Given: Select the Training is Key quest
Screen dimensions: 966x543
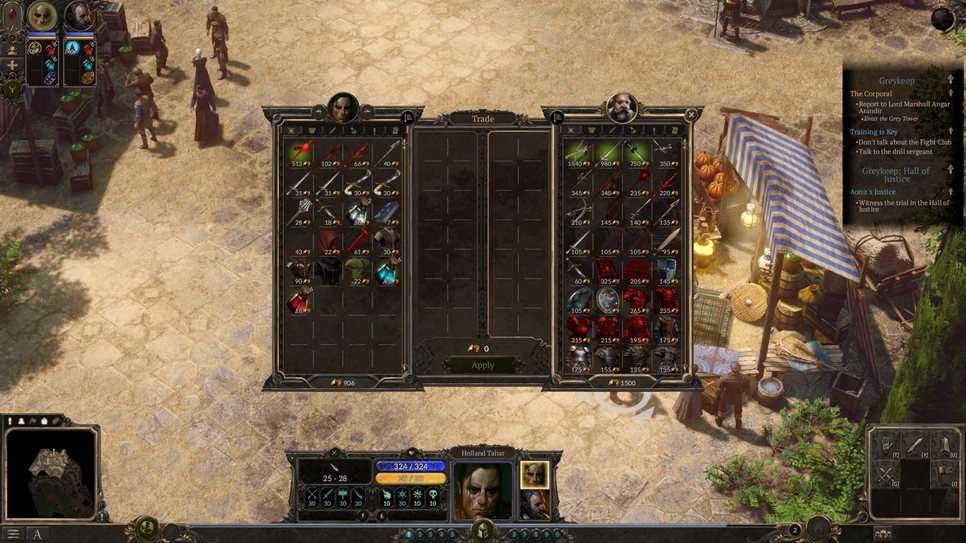Looking at the screenshot, I should pos(873,132).
